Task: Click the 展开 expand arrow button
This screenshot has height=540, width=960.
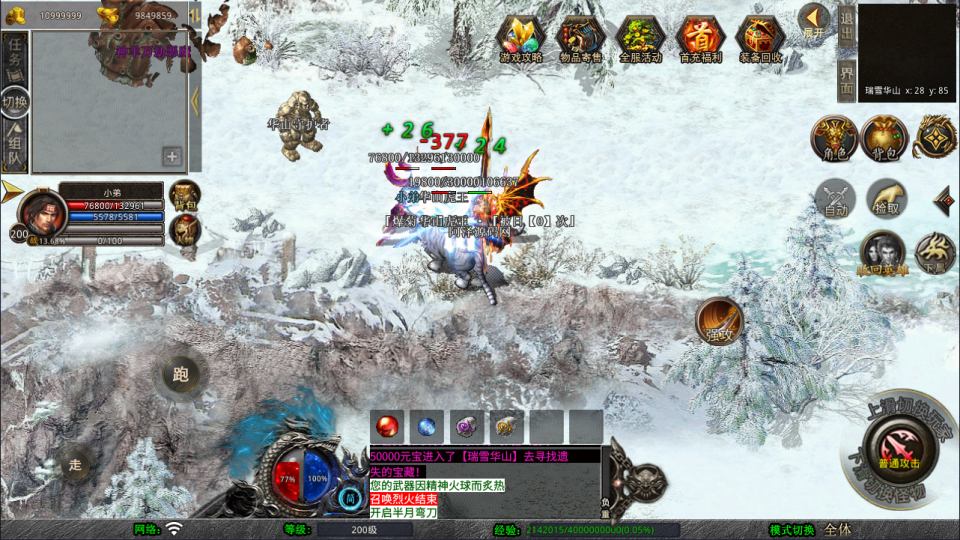Action: tap(814, 20)
